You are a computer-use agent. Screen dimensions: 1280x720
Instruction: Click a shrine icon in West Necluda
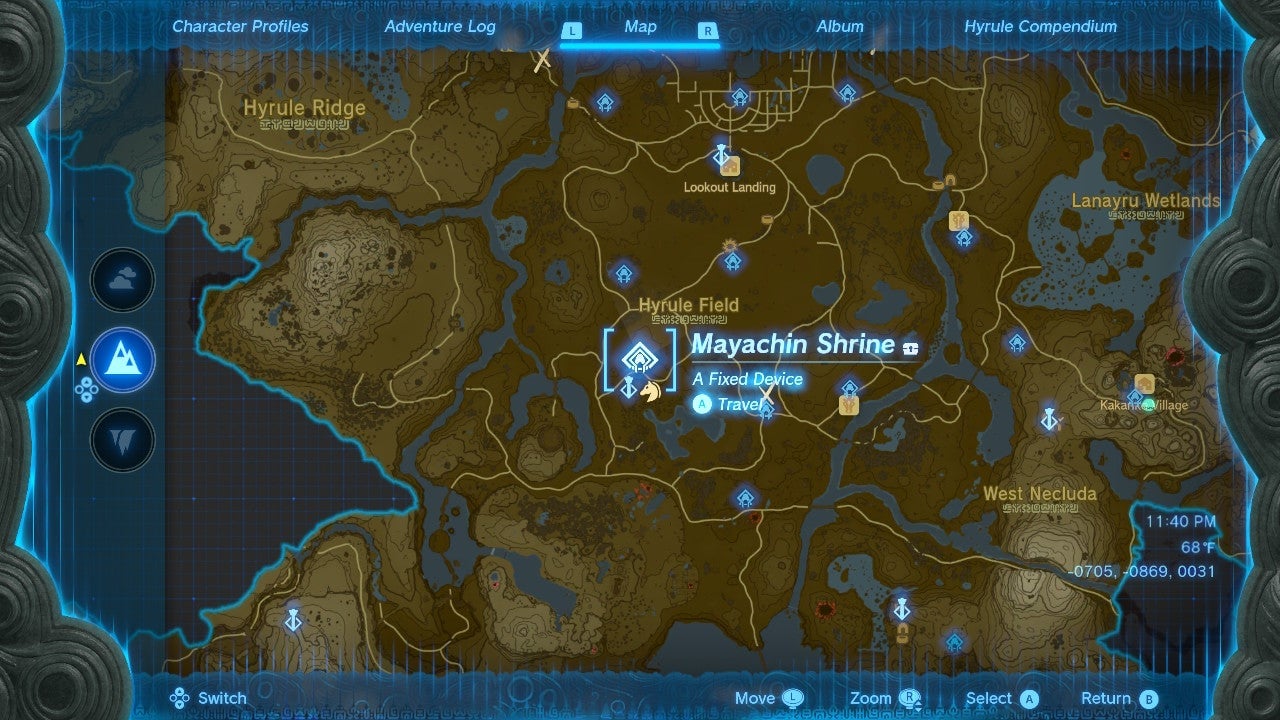coord(954,641)
